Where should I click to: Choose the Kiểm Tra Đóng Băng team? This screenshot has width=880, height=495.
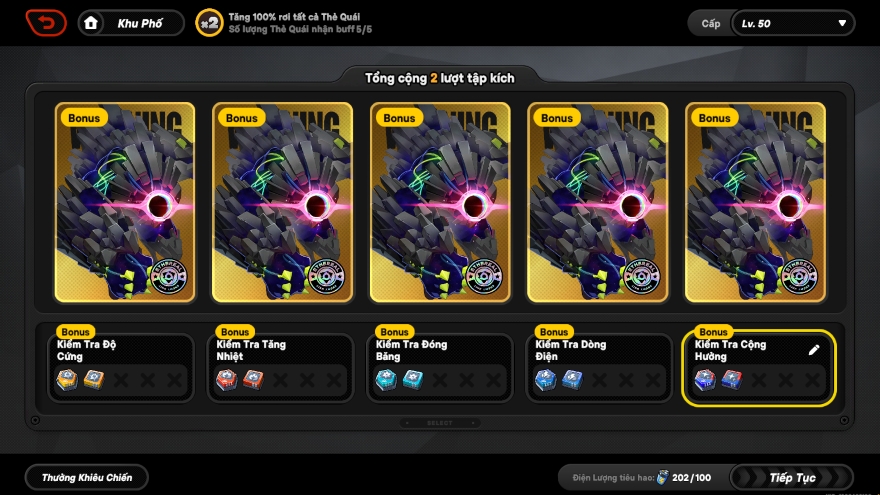click(439, 368)
